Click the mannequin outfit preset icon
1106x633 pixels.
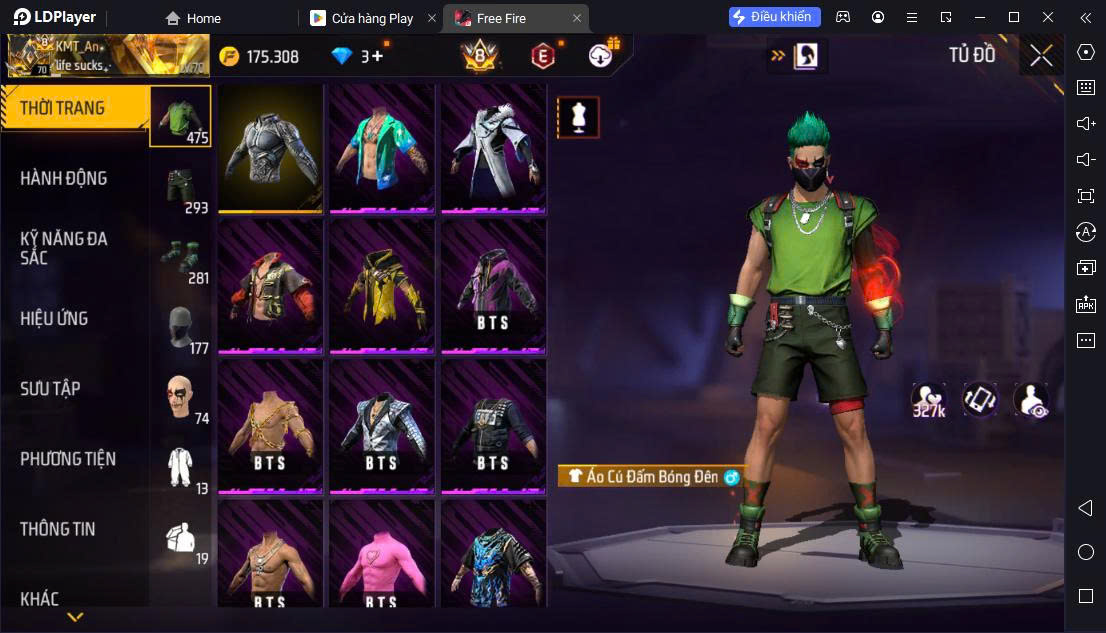(578, 118)
